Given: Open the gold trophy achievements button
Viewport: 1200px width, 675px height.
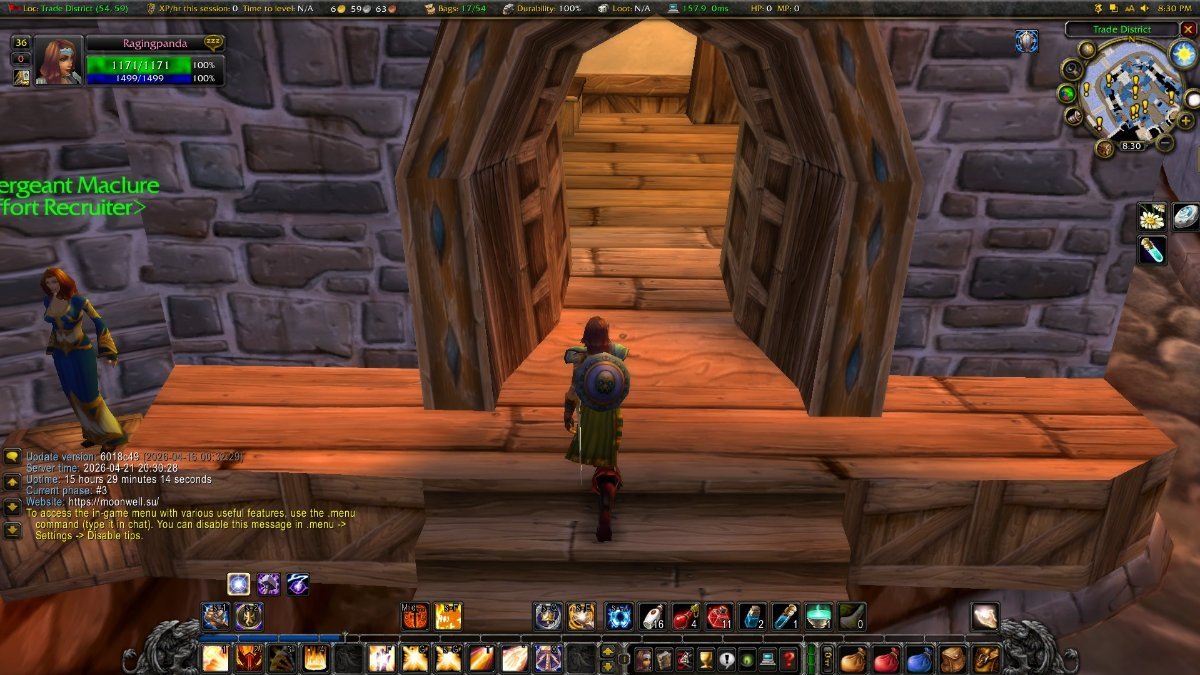Looking at the screenshot, I should [706, 659].
